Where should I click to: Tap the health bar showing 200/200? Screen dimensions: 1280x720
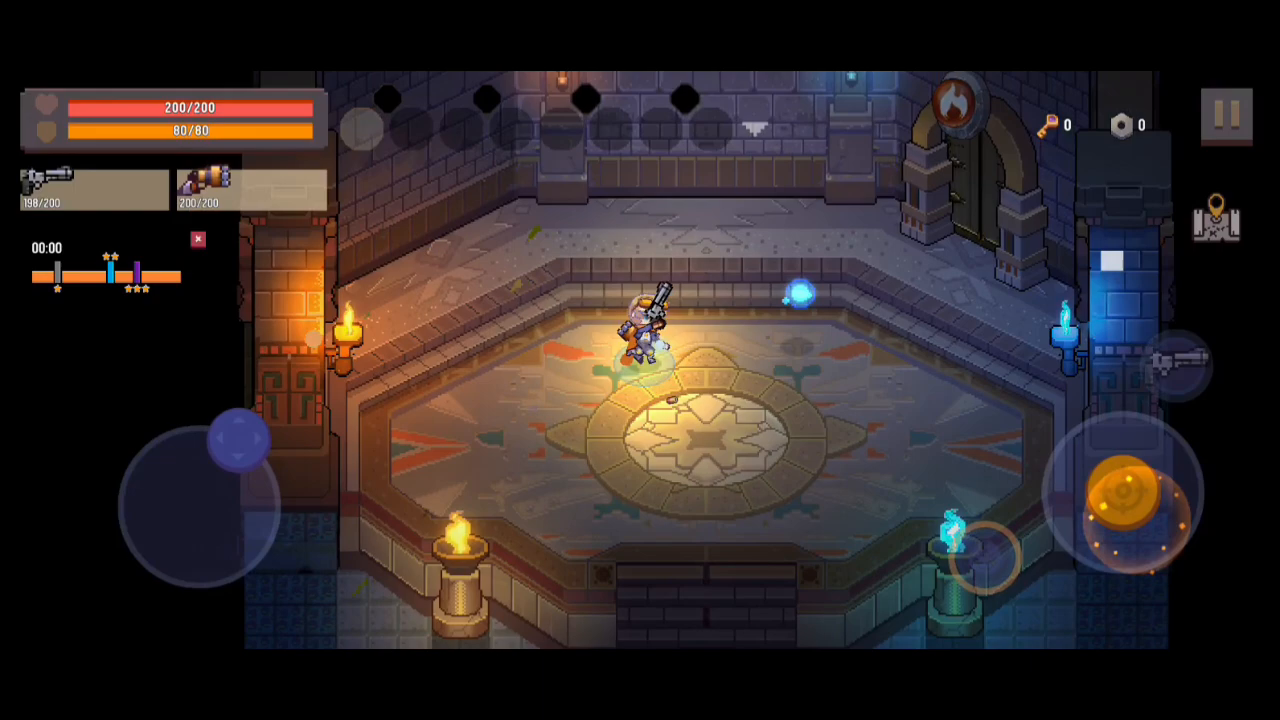point(190,107)
